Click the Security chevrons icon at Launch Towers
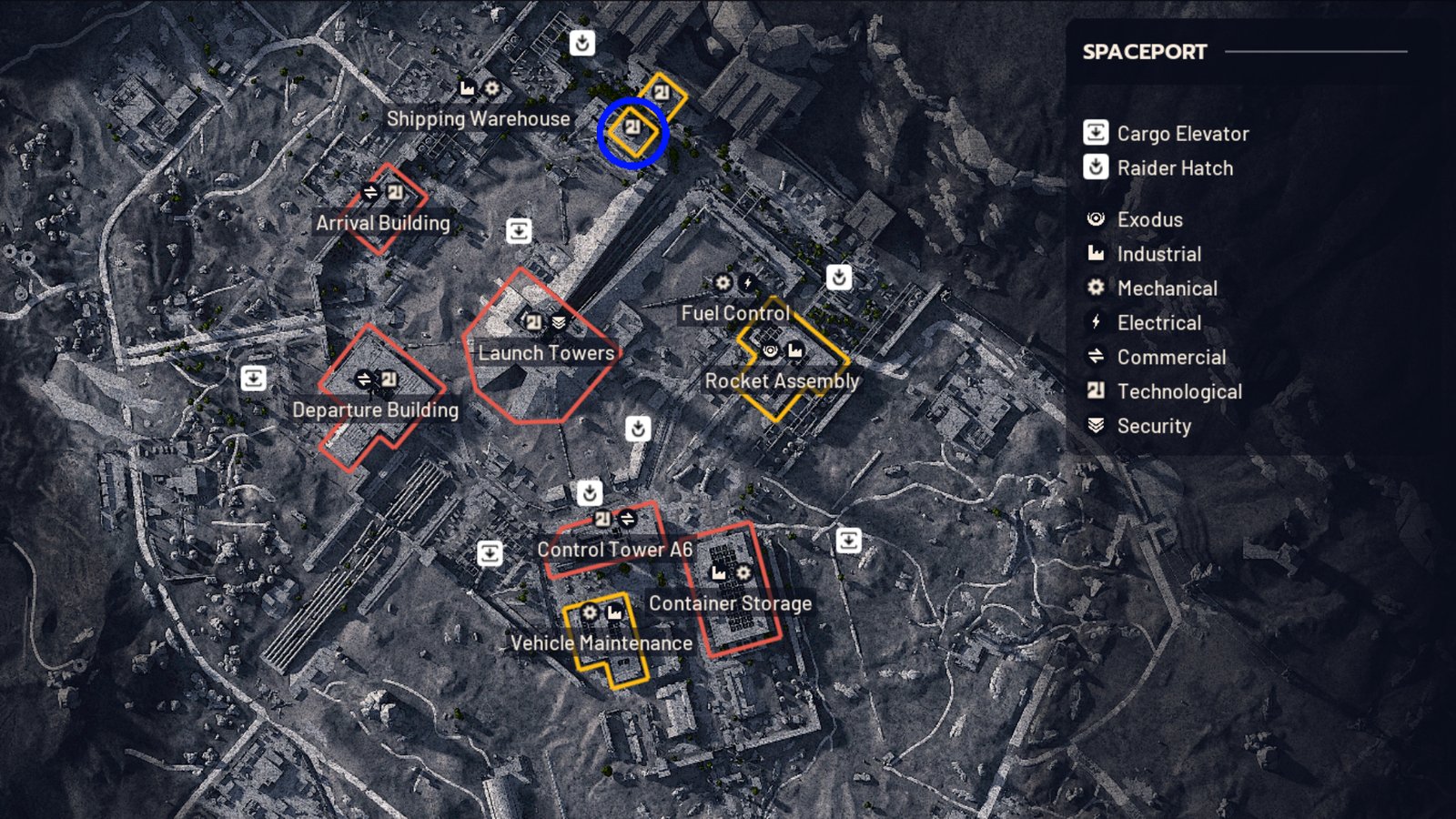Screen dimensions: 1456x819 click(x=561, y=321)
